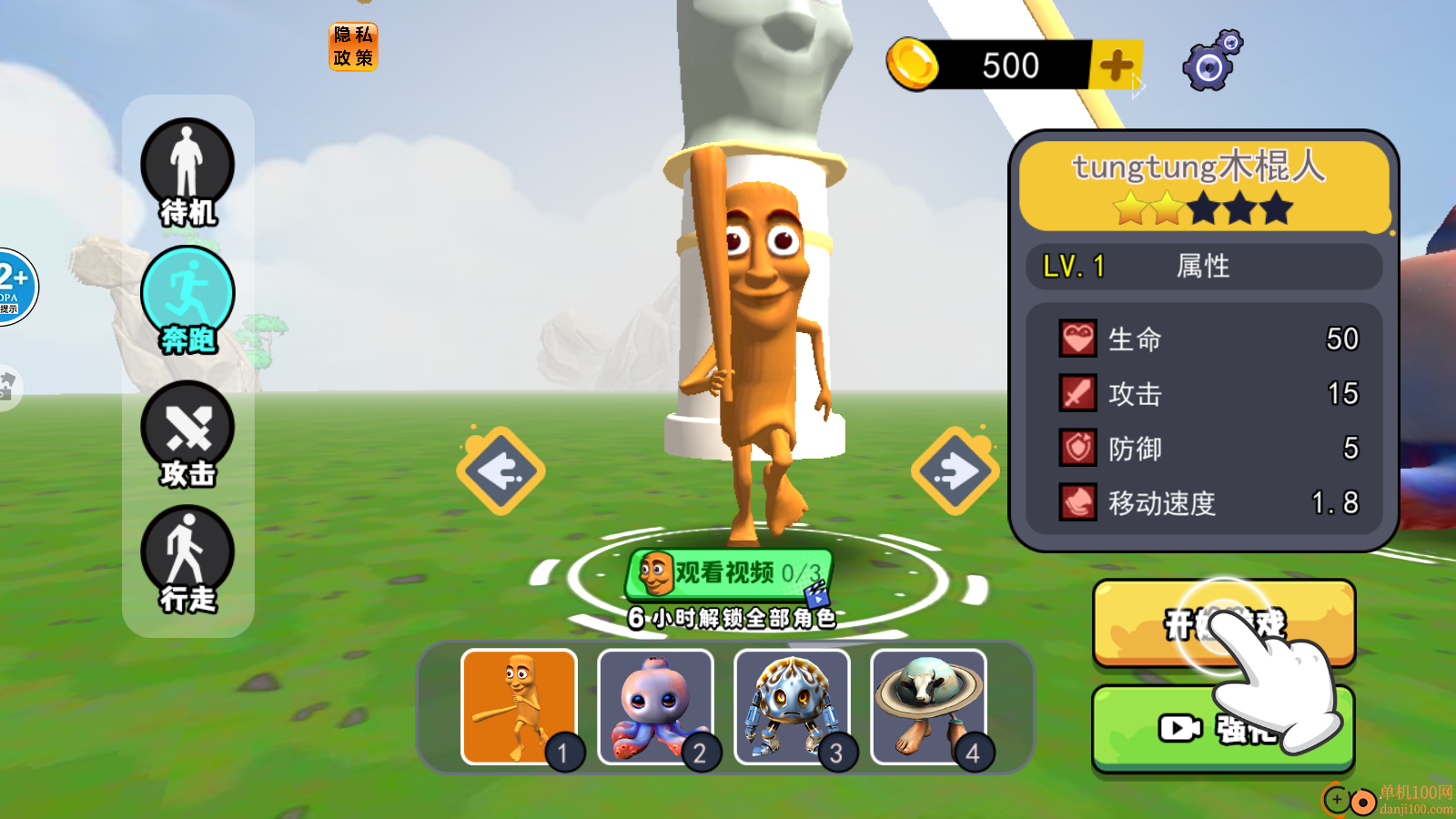
Task: Show the previous character with left arrow
Action: [x=500, y=470]
